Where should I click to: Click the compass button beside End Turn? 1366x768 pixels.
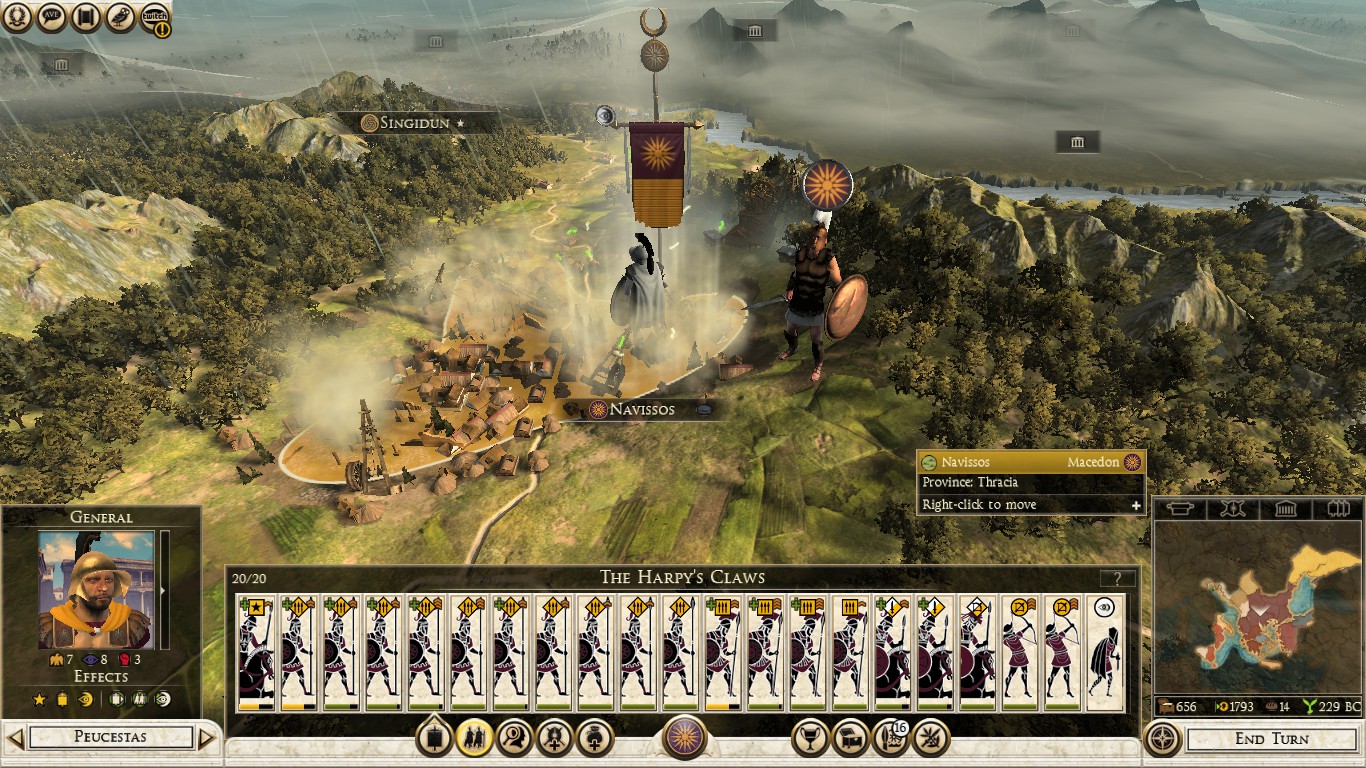pos(1162,739)
